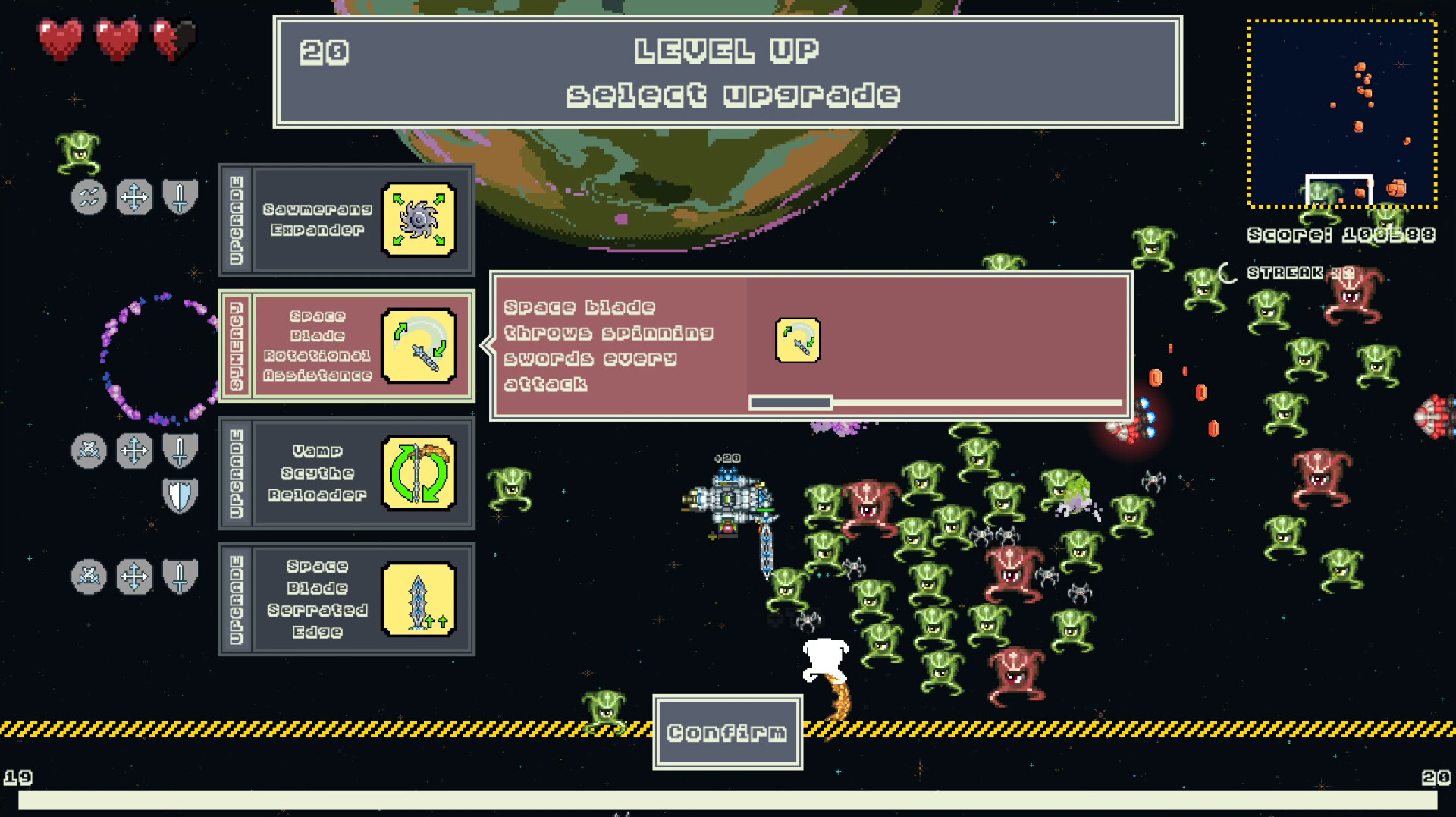Image resolution: width=1456 pixels, height=817 pixels.
Task: Click the sword icon next to first weapon row
Action: [x=180, y=196]
